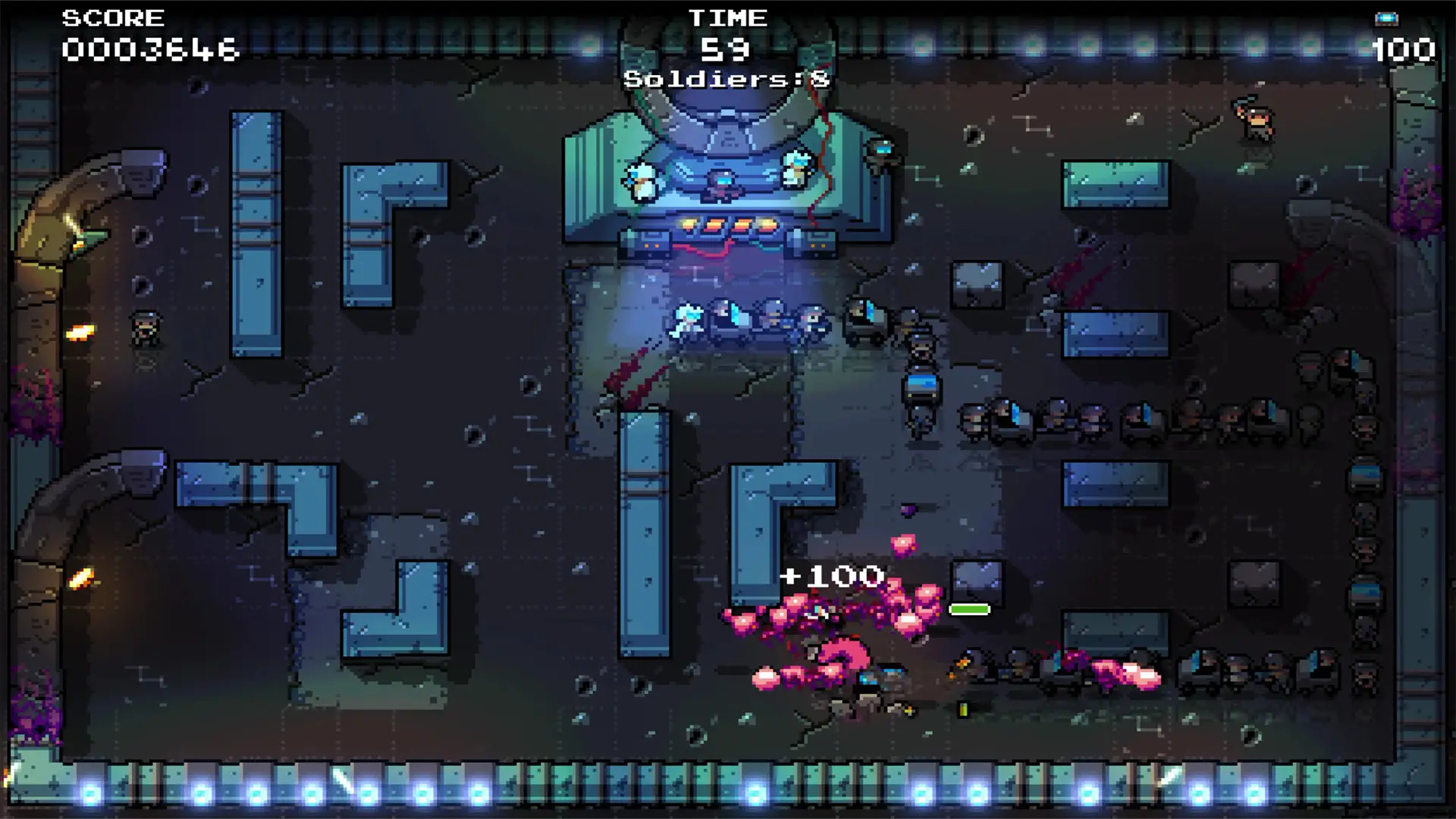This screenshot has width=1456, height=819.
Task: Click the white-coated scientist left of the machine
Action: pos(643,182)
